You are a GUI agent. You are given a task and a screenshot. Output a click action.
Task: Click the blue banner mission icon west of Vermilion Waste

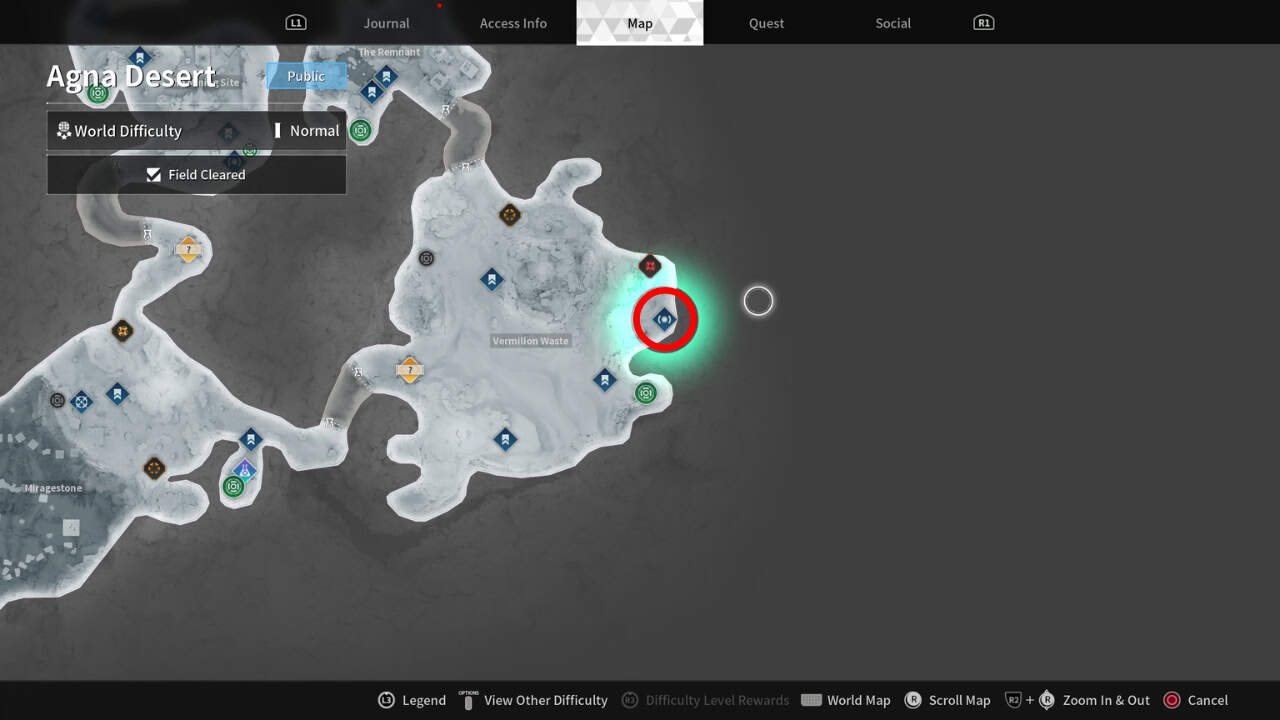[492, 279]
